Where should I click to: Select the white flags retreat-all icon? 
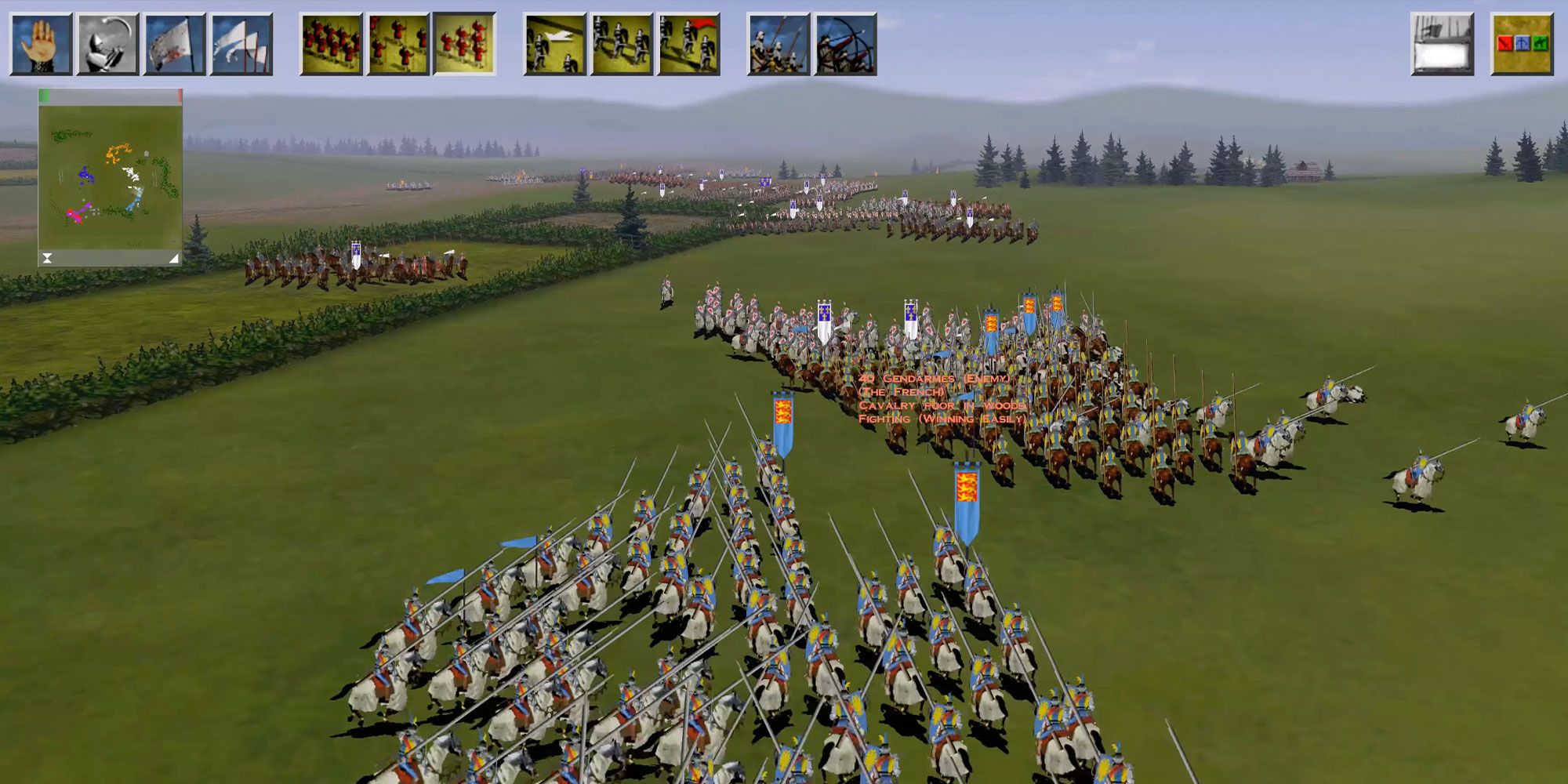coord(243,43)
